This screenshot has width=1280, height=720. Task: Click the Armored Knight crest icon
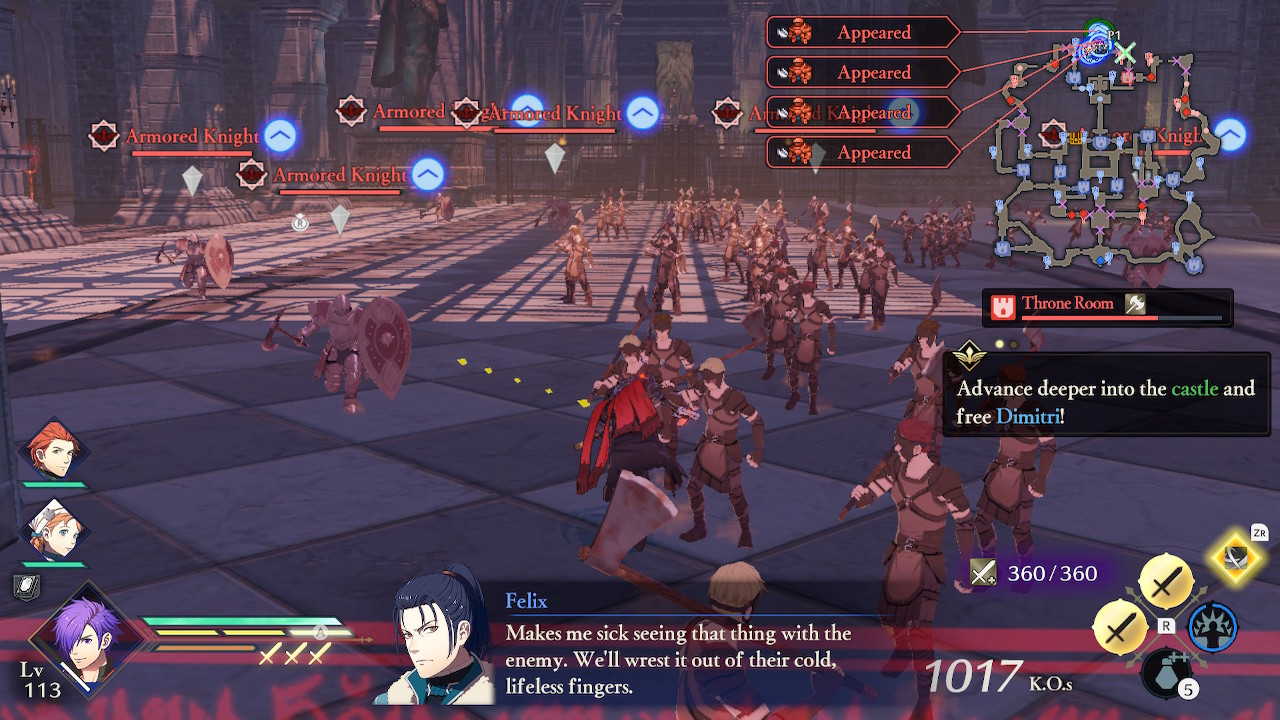[104, 136]
